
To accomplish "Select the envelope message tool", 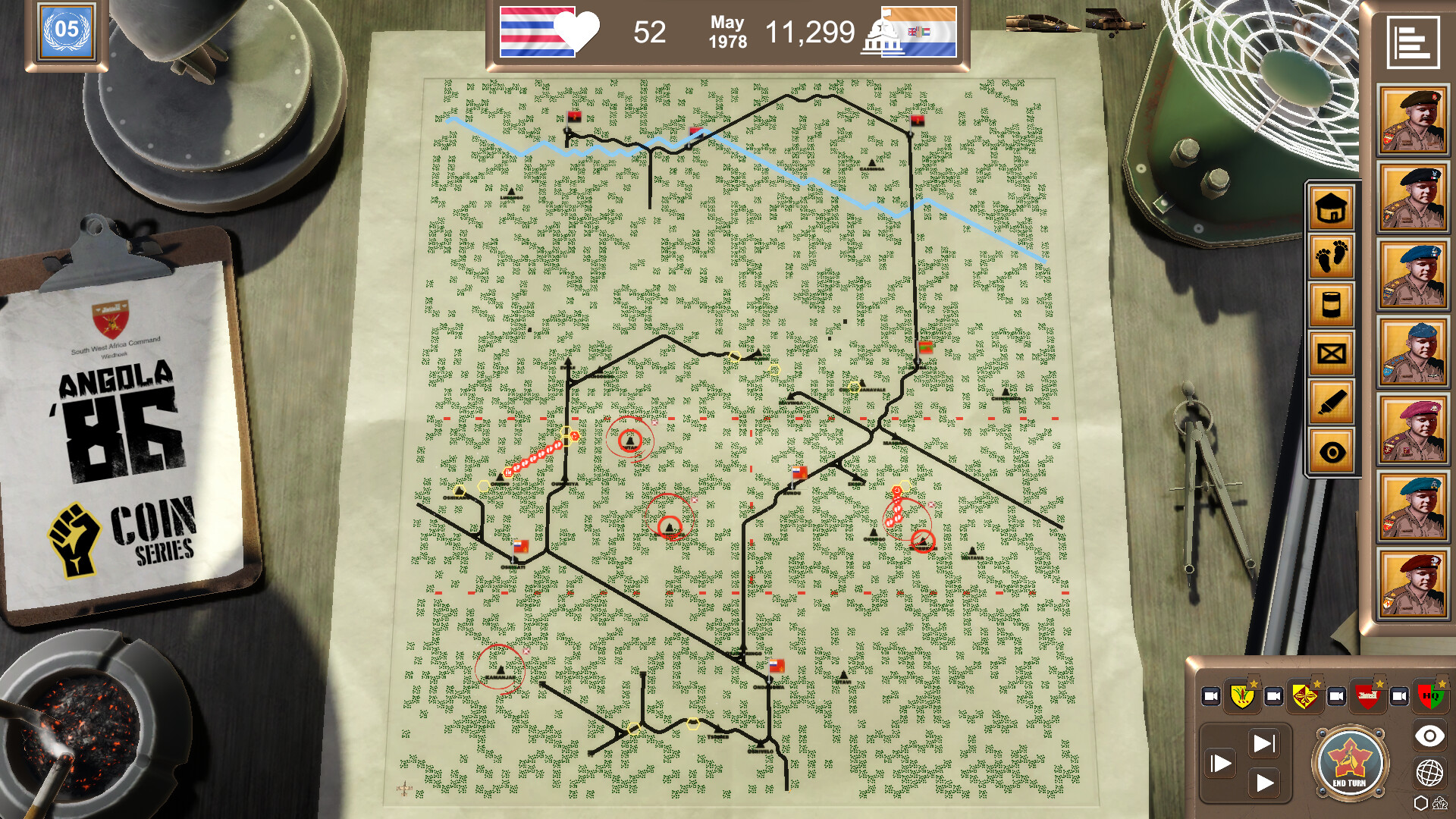I will (x=1332, y=353).
